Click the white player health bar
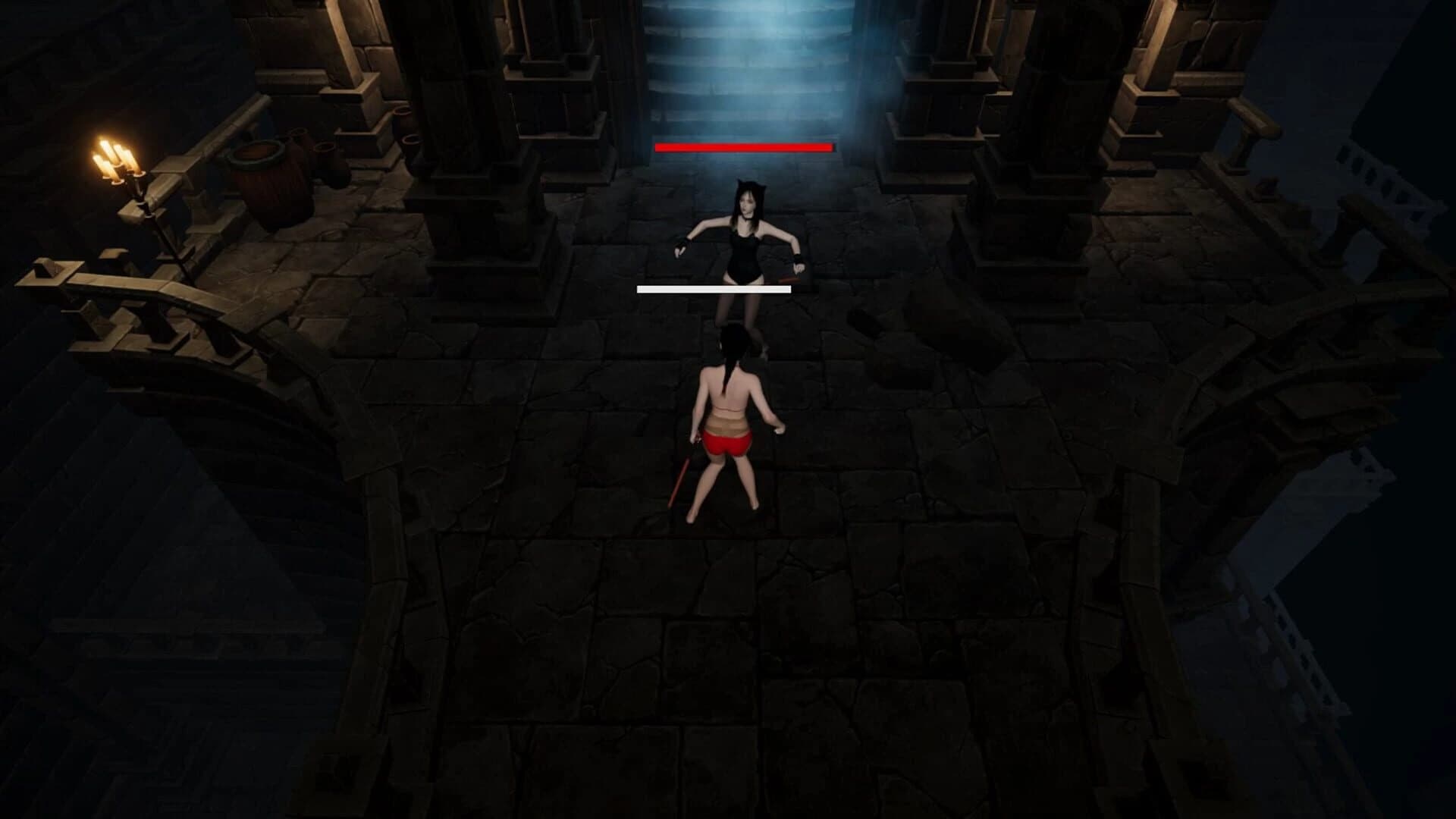1456x819 pixels. 711,289
